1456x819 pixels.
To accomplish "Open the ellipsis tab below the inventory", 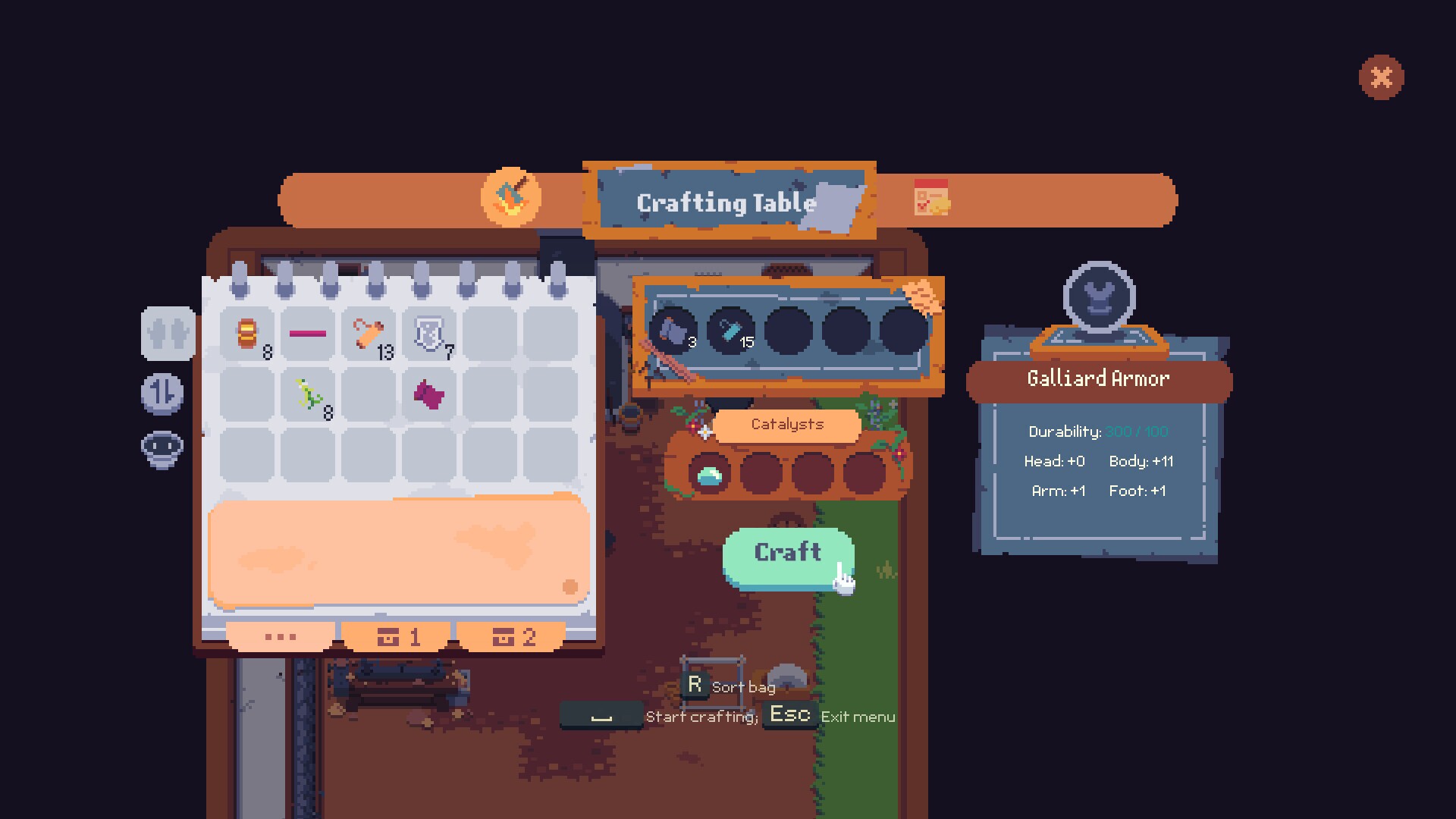I will [280, 637].
